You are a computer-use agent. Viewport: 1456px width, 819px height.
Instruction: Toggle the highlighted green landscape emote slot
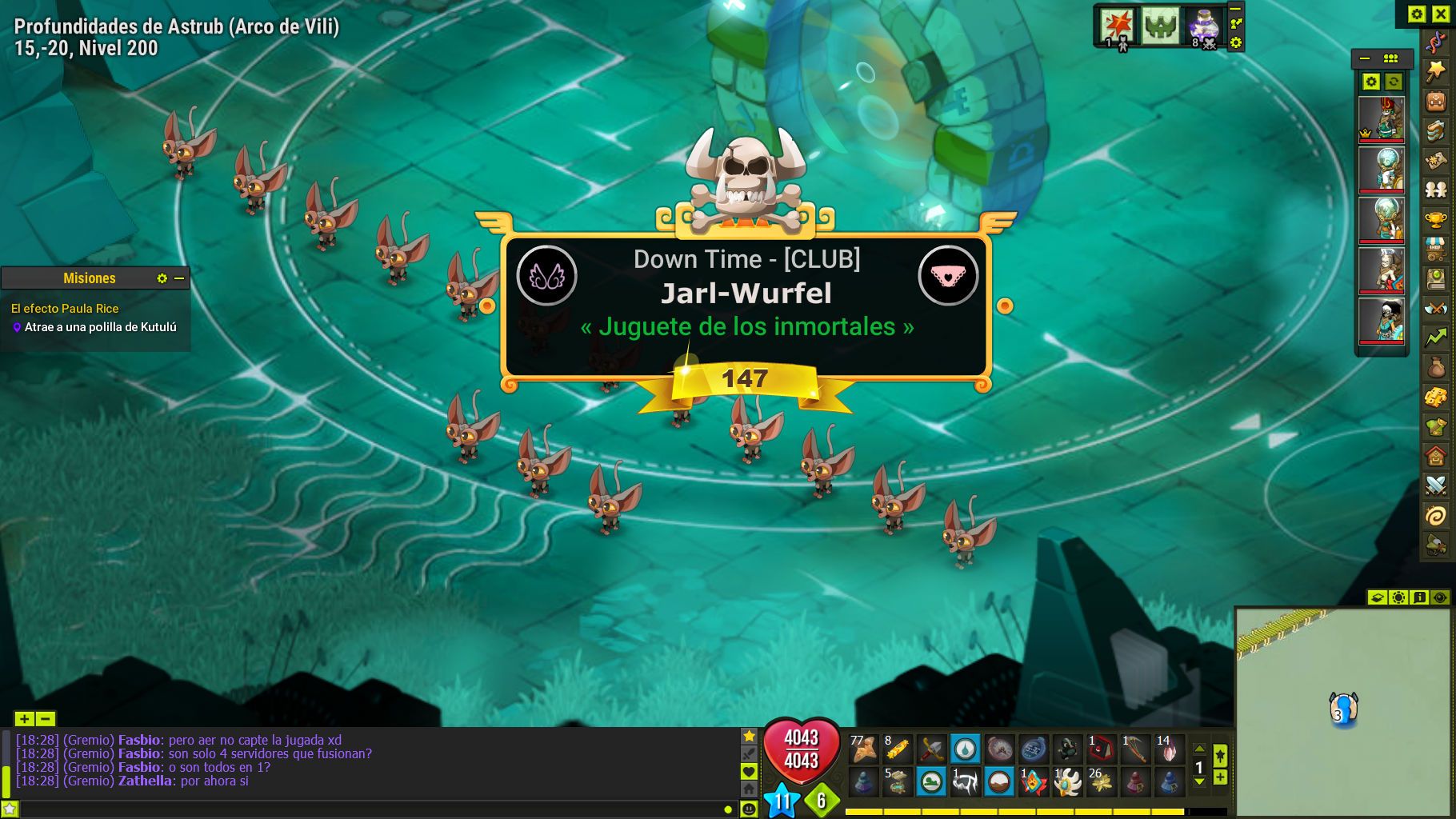930,781
